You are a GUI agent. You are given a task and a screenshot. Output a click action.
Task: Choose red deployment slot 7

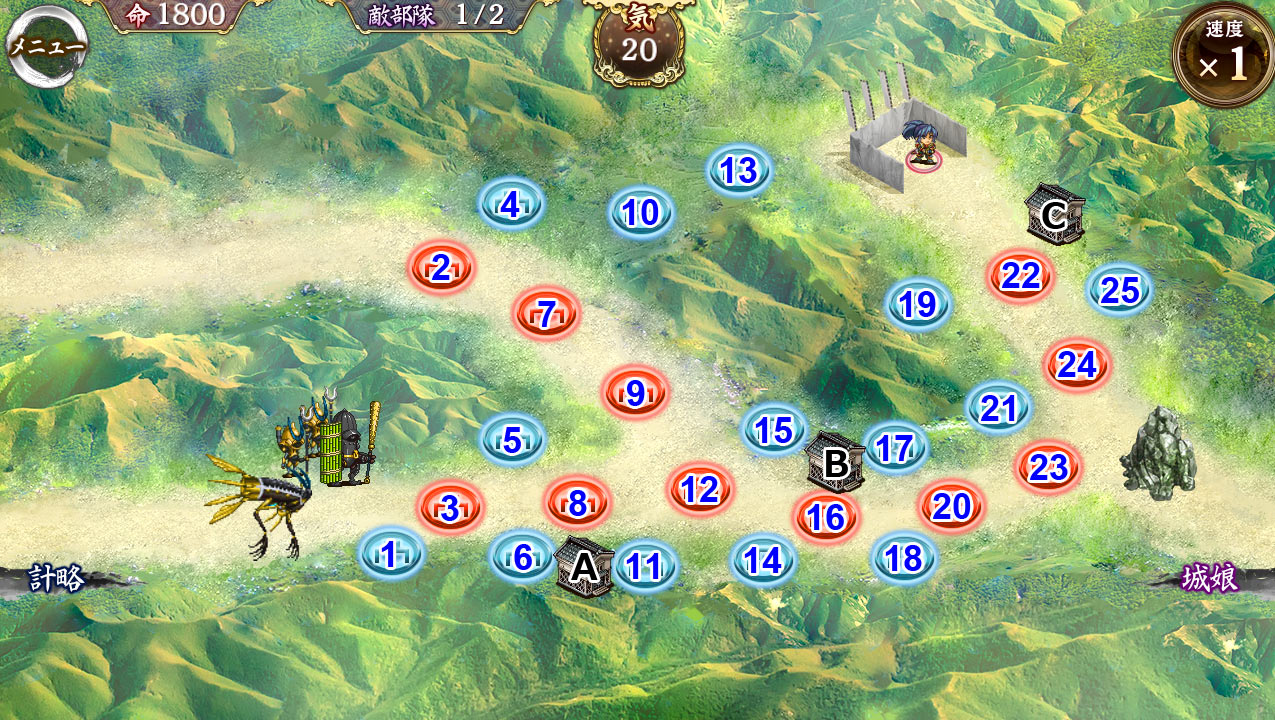[546, 315]
